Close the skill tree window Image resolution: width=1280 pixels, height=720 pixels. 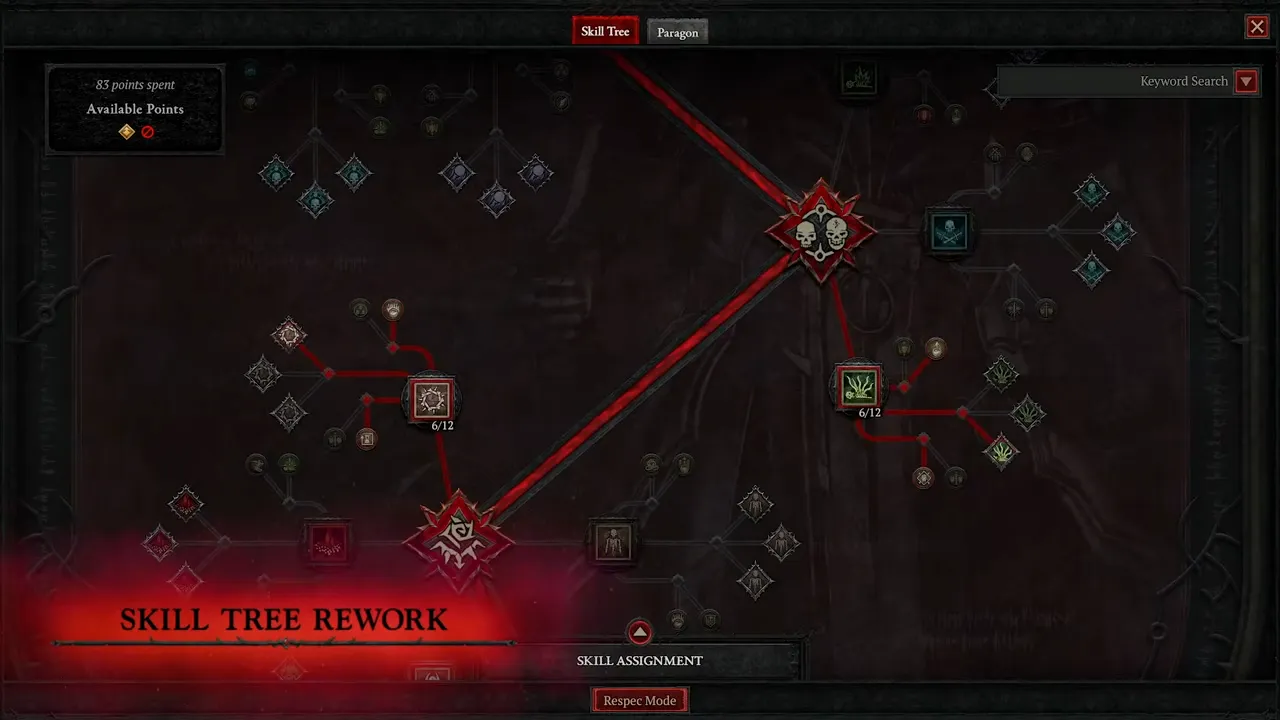1257,27
